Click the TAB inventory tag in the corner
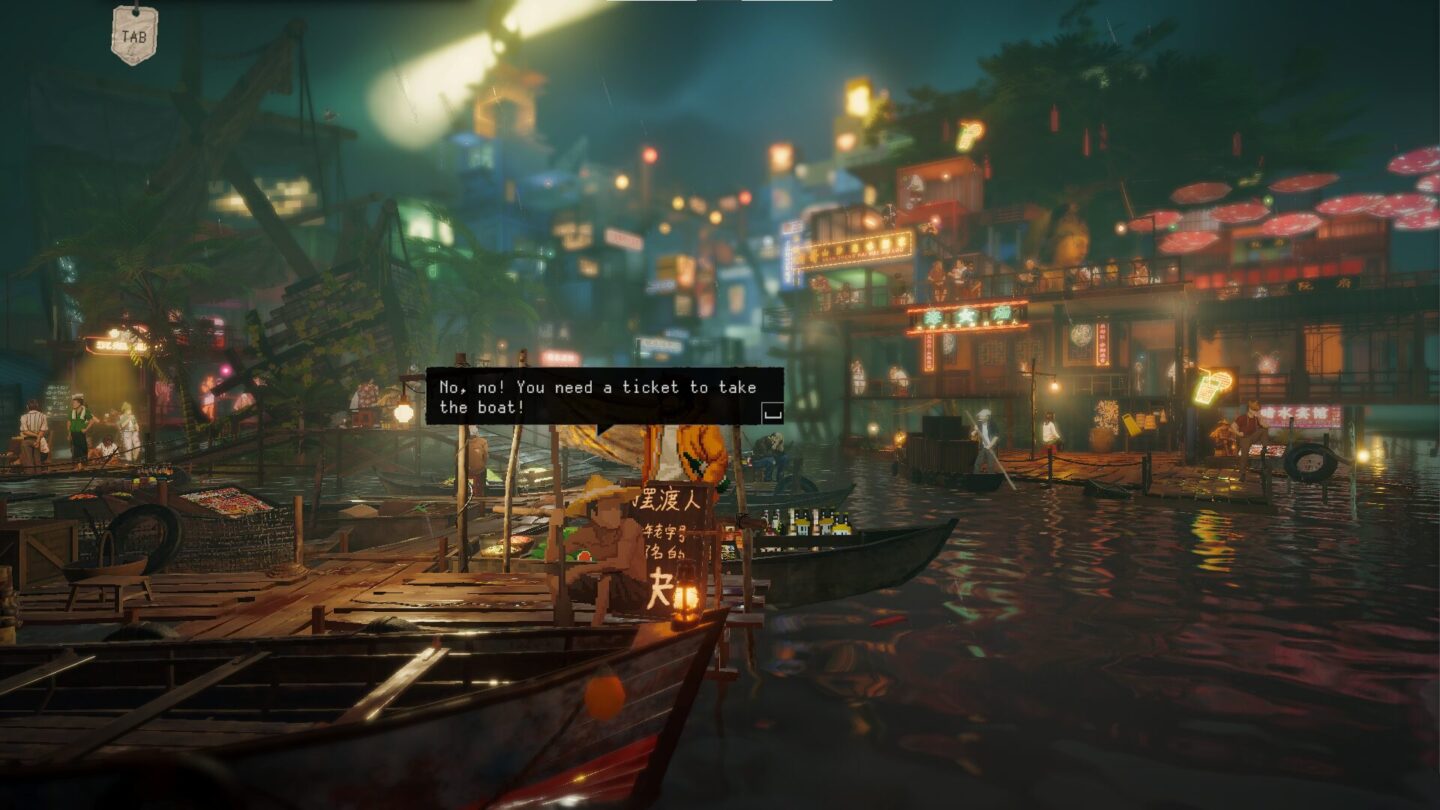This screenshot has width=1440, height=810. click(x=133, y=32)
